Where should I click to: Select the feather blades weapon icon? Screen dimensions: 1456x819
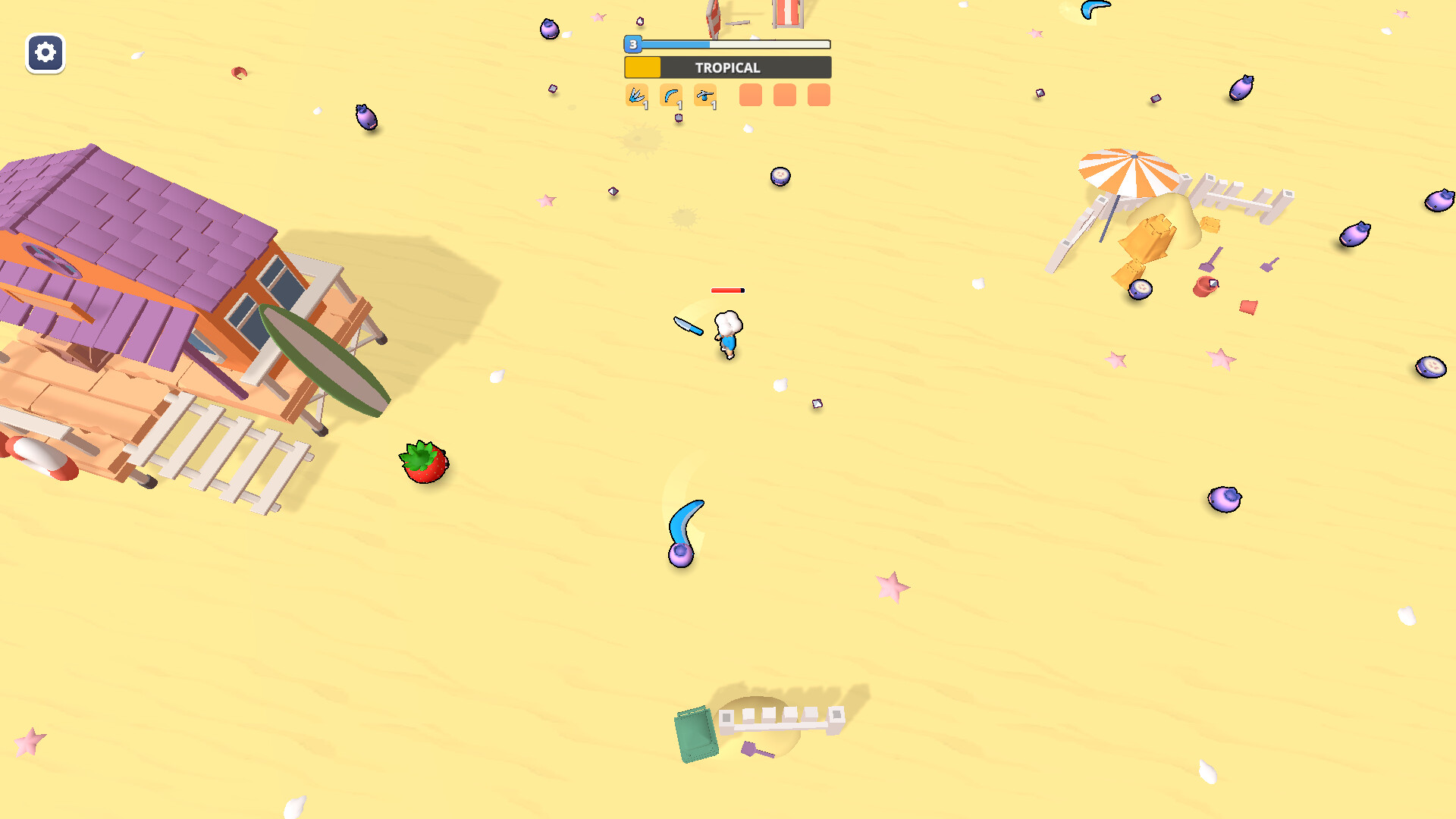tap(638, 96)
